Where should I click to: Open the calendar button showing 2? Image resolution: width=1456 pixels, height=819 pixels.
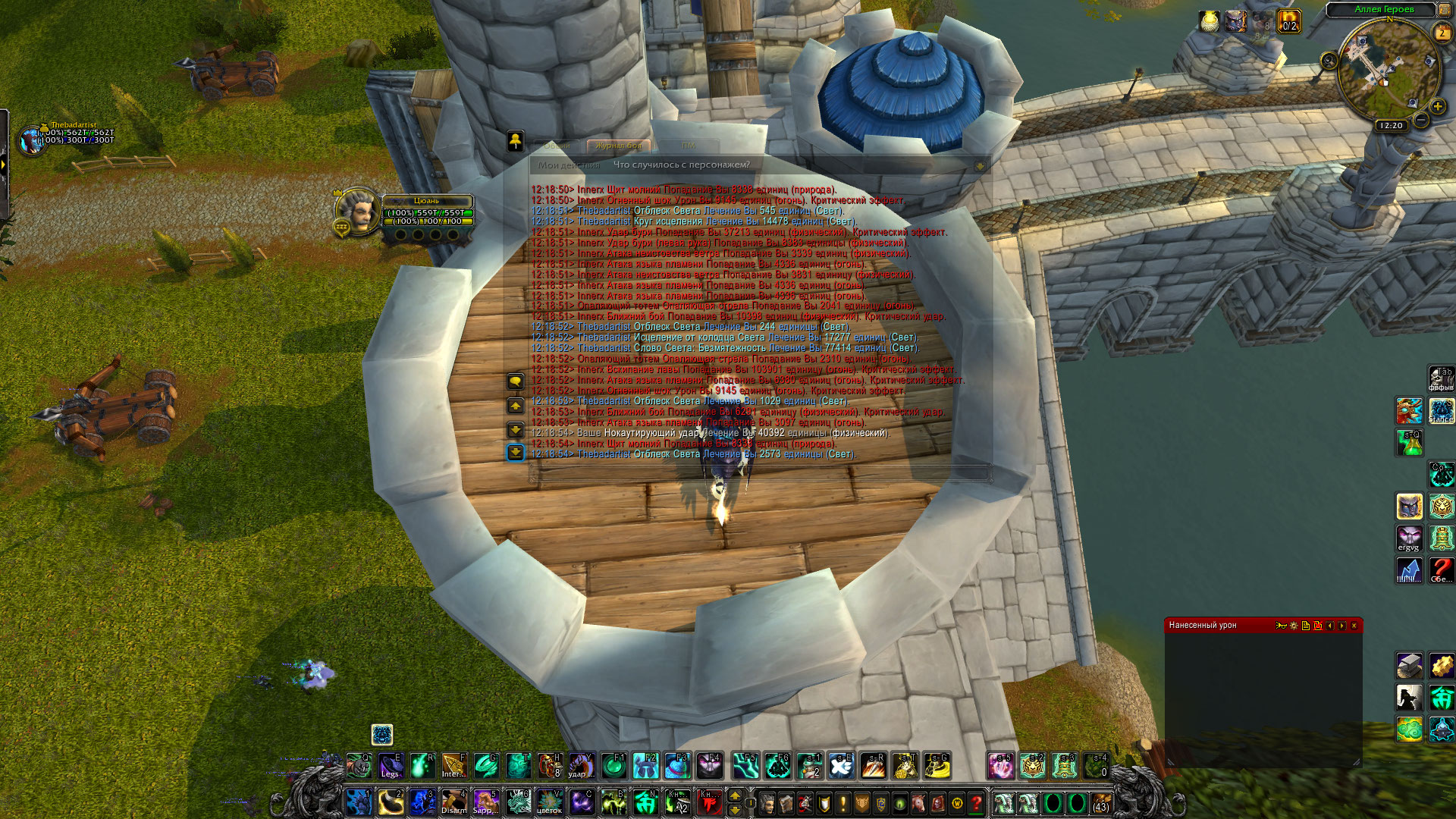(x=1442, y=33)
